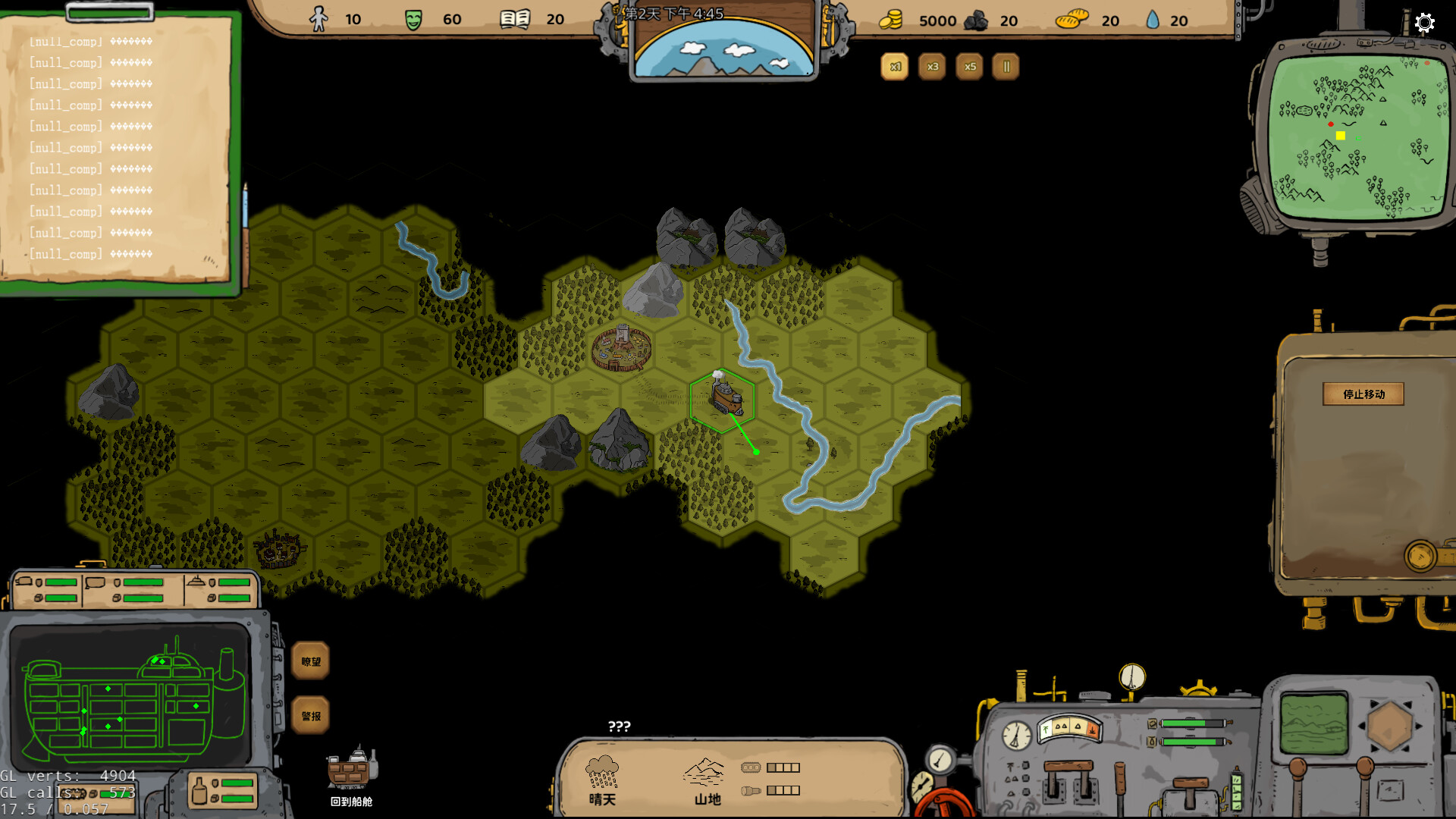Click the hexagon button on control console
The height and width of the screenshot is (819, 1456).
pyautogui.click(x=1389, y=726)
